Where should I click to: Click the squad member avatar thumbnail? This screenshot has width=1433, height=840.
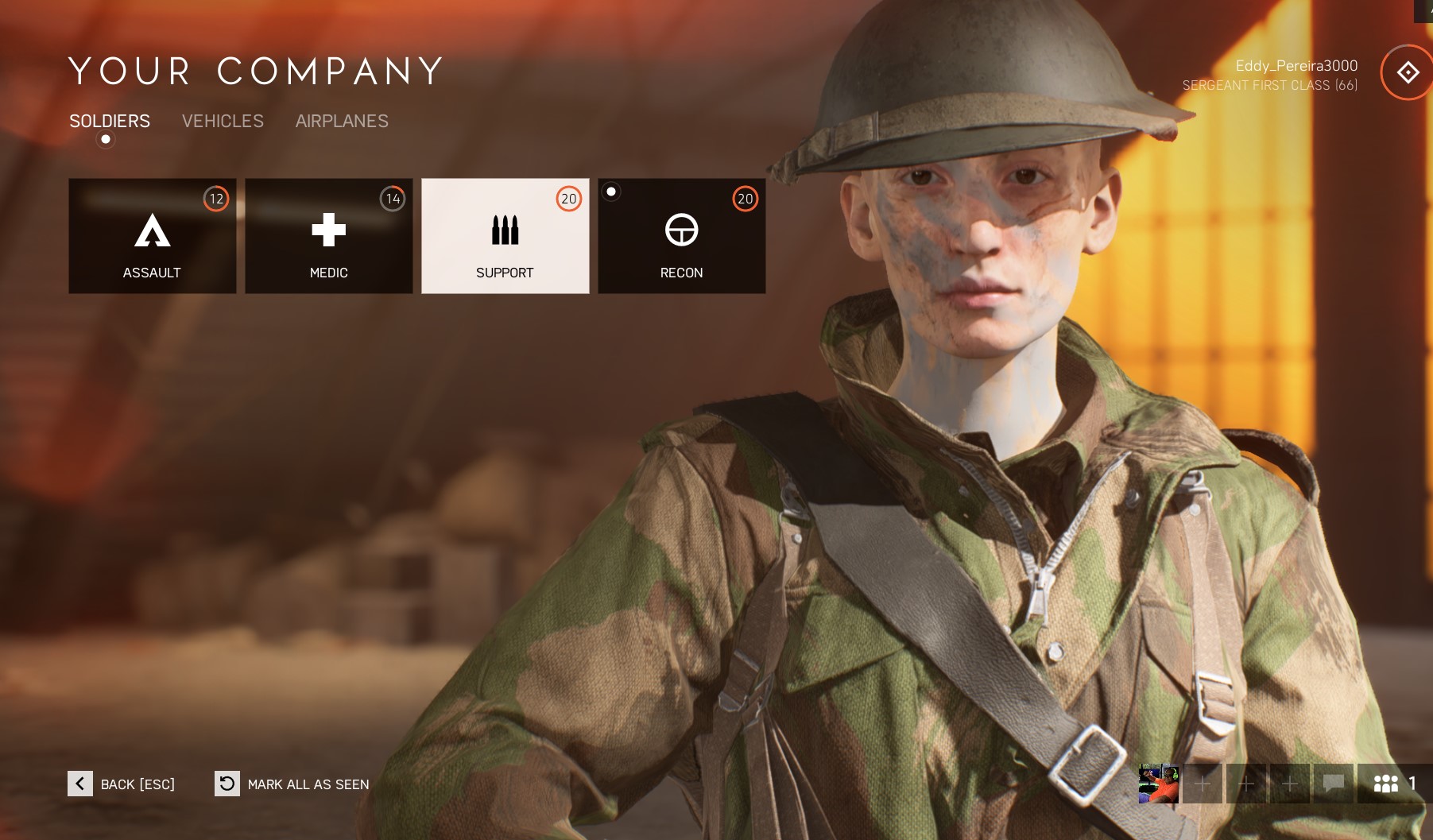pos(1159,784)
